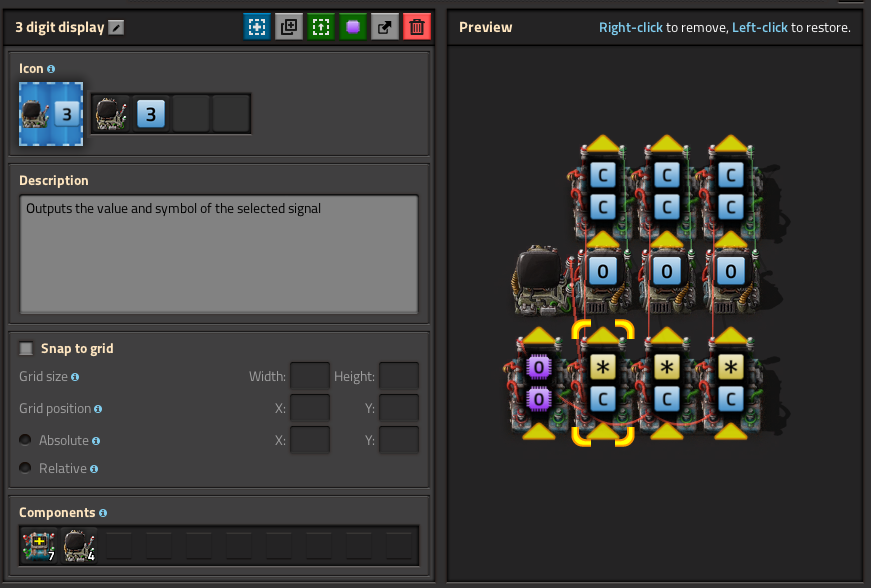Select the Relative radio option
Viewport: 871px width, 588px height.
pos(25,468)
